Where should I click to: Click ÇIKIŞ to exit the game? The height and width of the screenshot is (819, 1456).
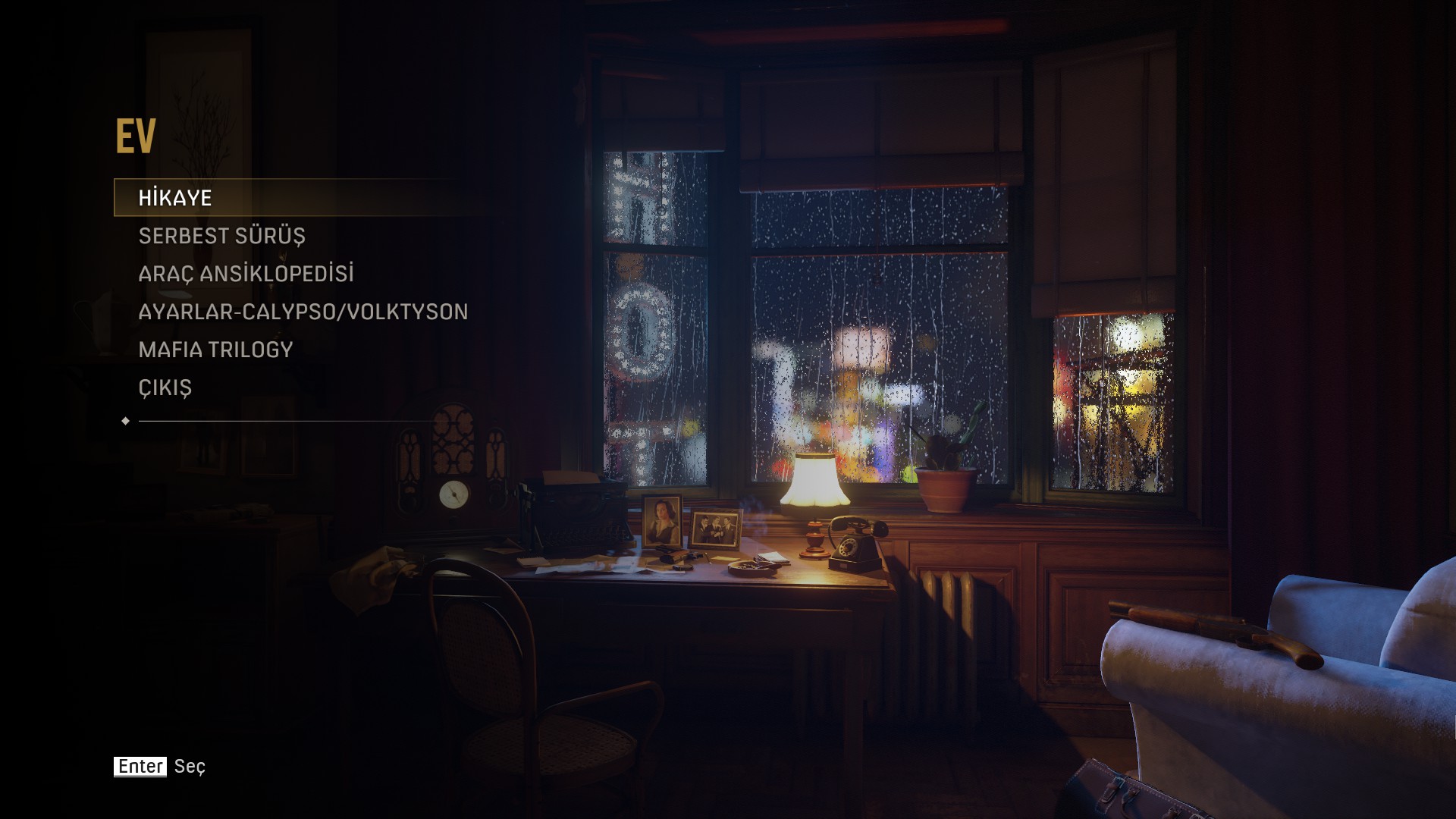point(165,388)
